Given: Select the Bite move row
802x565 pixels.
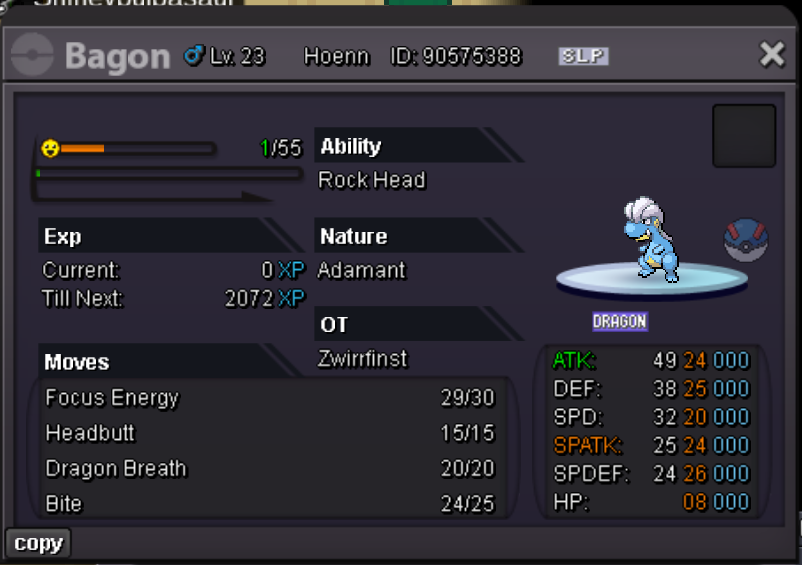Looking at the screenshot, I should point(63,503).
